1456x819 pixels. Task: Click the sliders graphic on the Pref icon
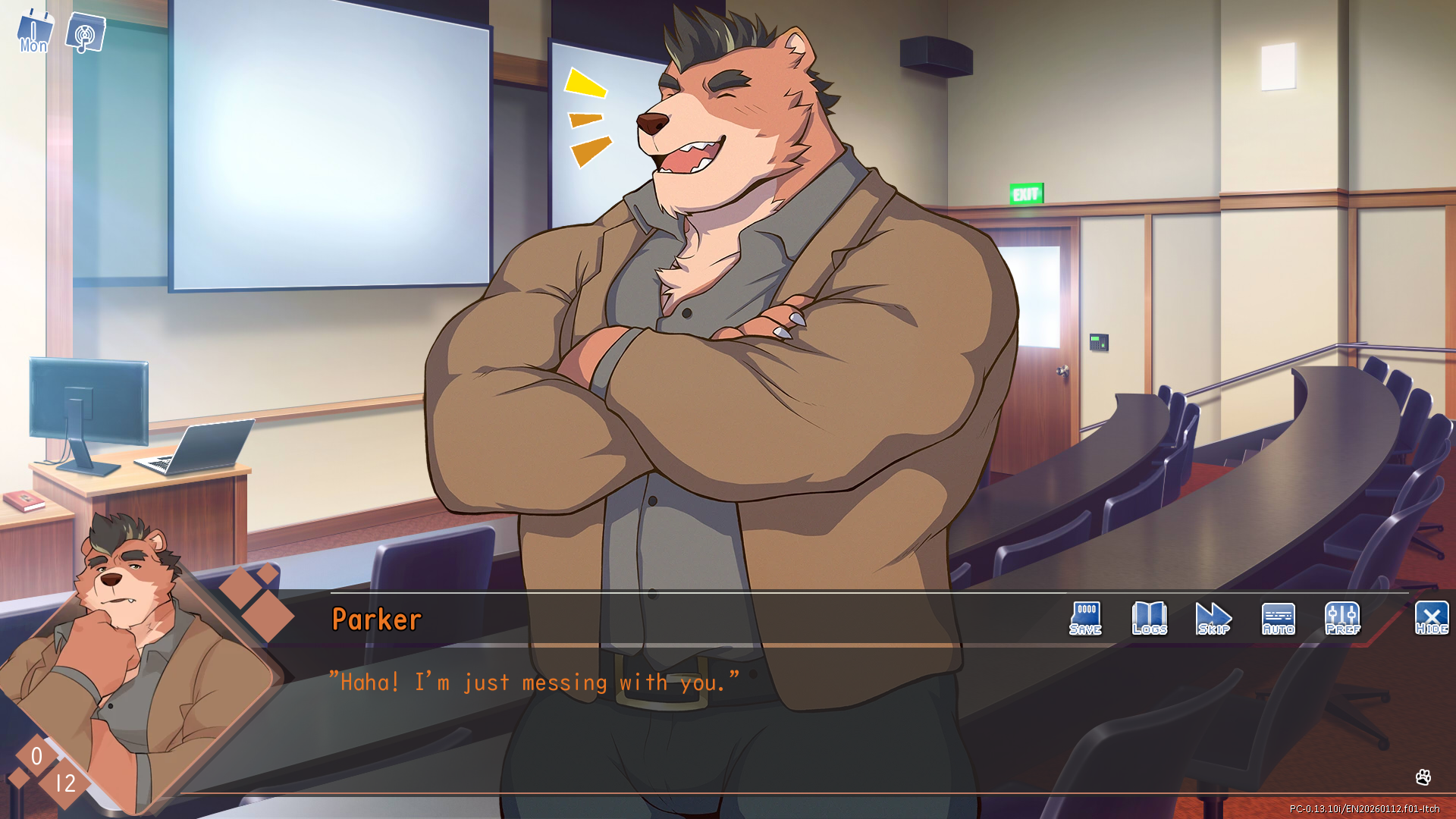click(x=1341, y=614)
